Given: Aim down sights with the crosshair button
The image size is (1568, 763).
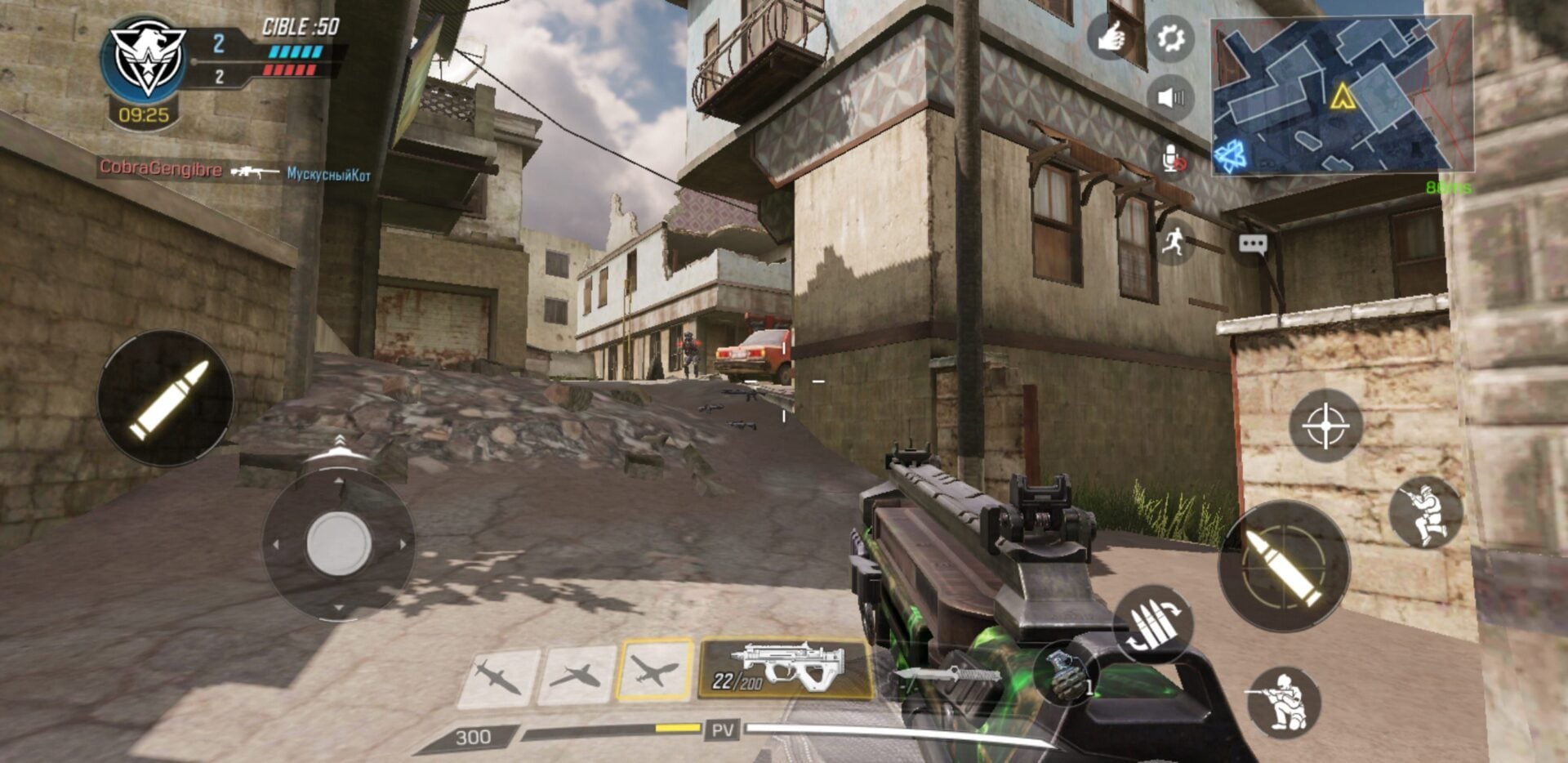Looking at the screenshot, I should point(1325,426).
